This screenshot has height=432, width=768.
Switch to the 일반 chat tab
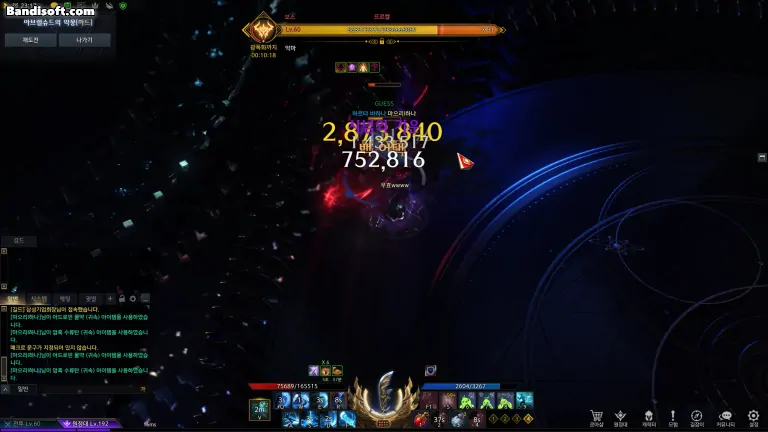tap(13, 298)
